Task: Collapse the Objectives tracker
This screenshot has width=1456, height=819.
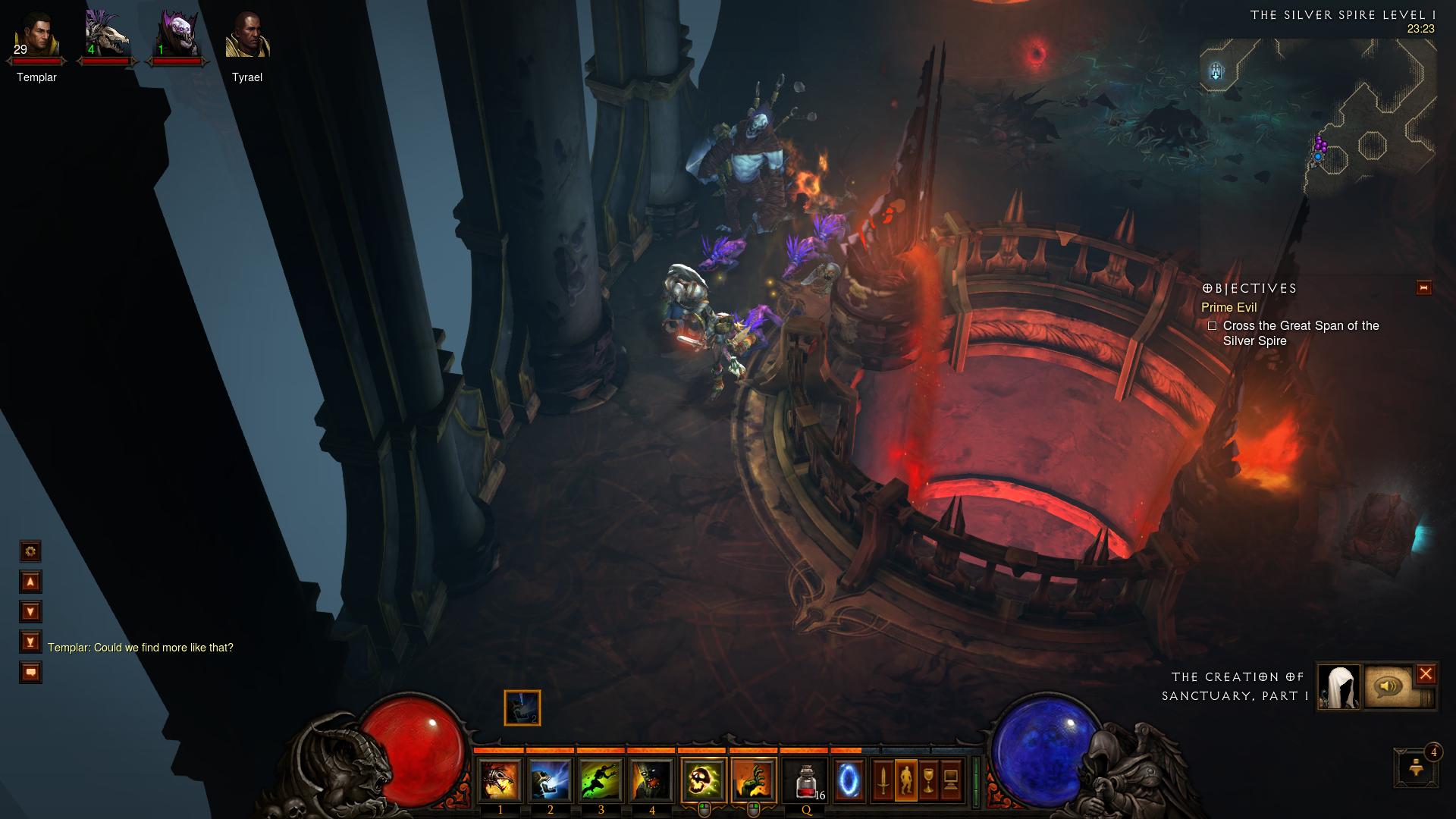Action: click(x=1423, y=288)
